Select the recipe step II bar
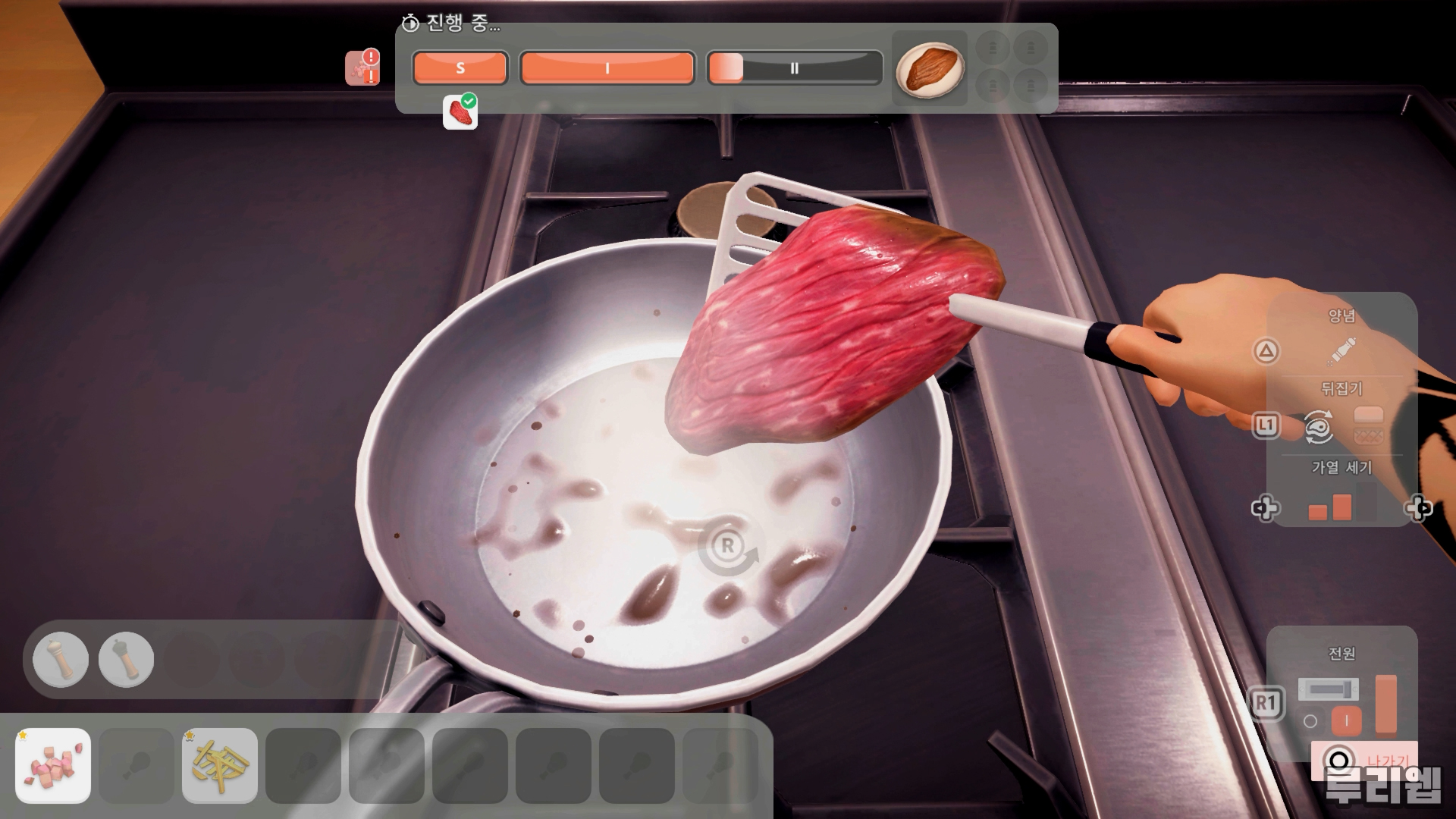Viewport: 1456px width, 819px height. (x=794, y=68)
